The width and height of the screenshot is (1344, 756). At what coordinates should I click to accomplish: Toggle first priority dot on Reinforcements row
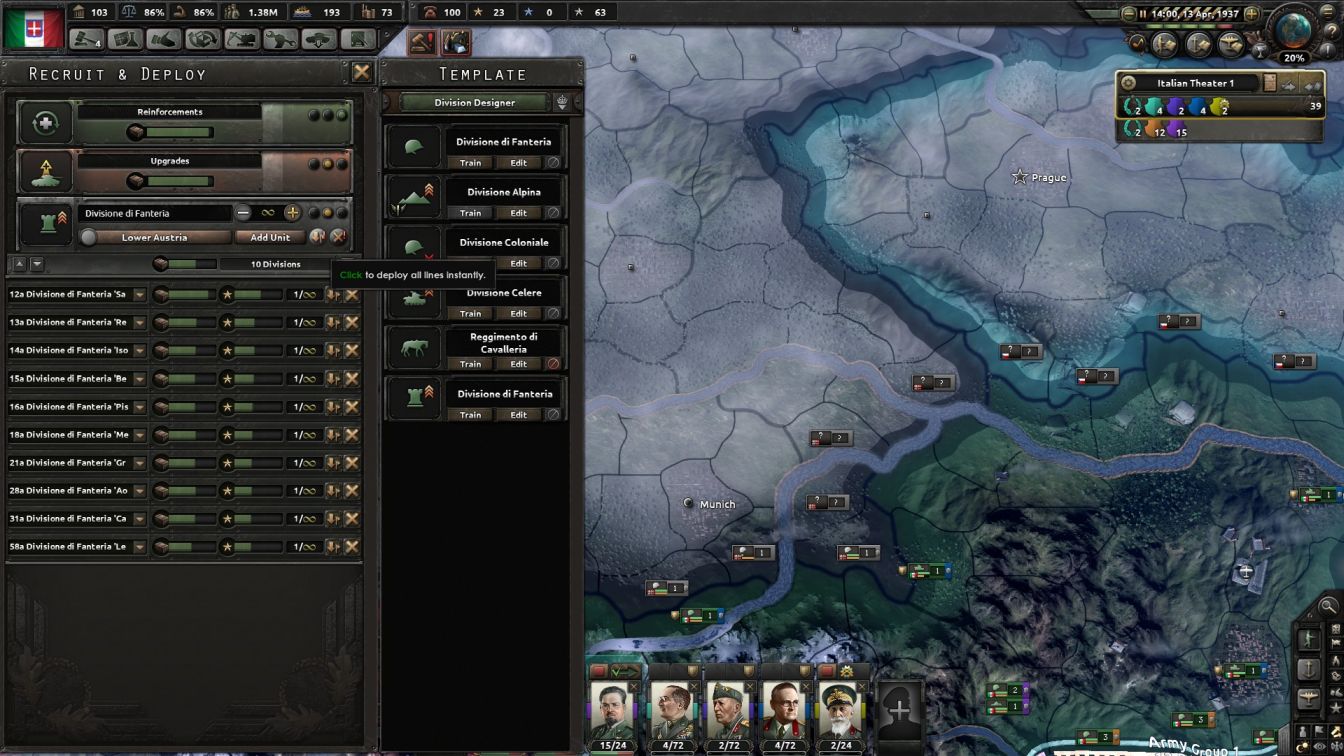(x=314, y=116)
